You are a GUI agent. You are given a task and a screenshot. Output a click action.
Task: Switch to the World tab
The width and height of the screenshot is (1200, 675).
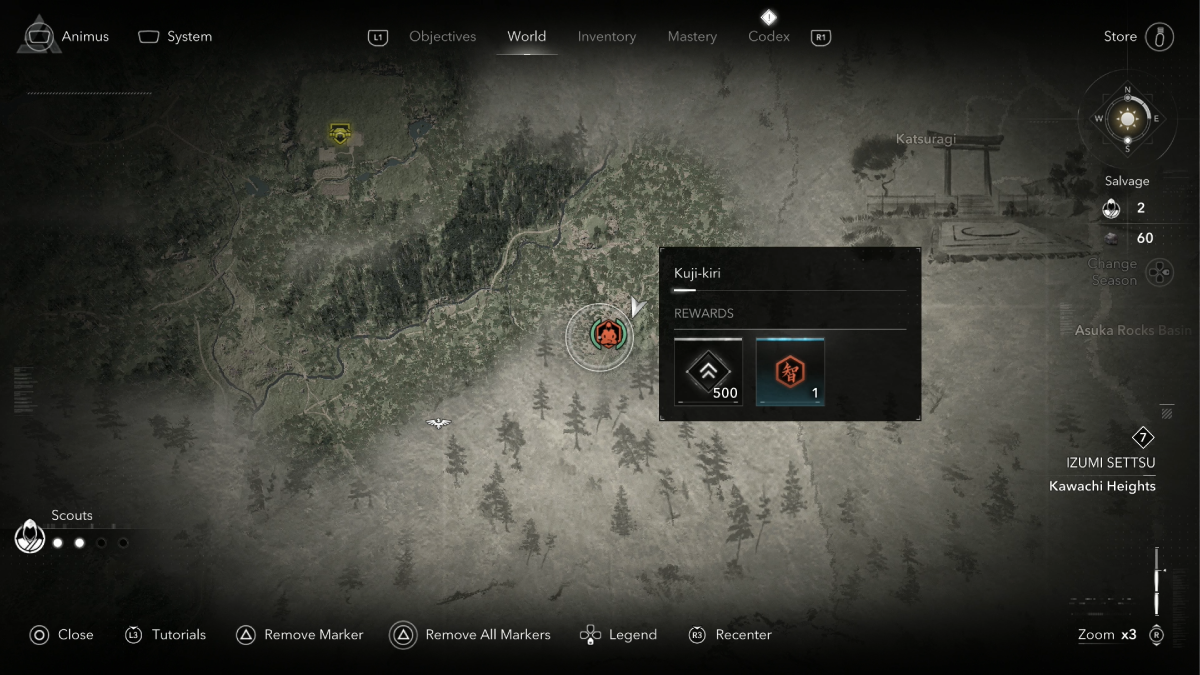(526, 37)
